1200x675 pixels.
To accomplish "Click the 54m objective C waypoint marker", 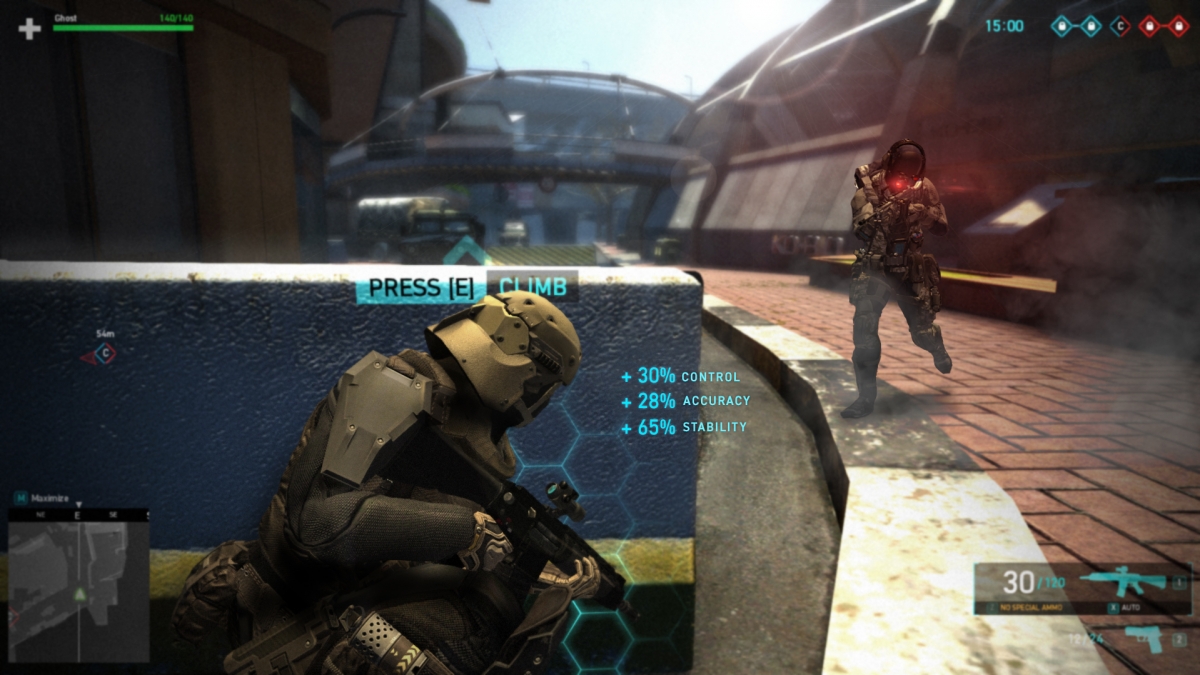I will (x=103, y=354).
